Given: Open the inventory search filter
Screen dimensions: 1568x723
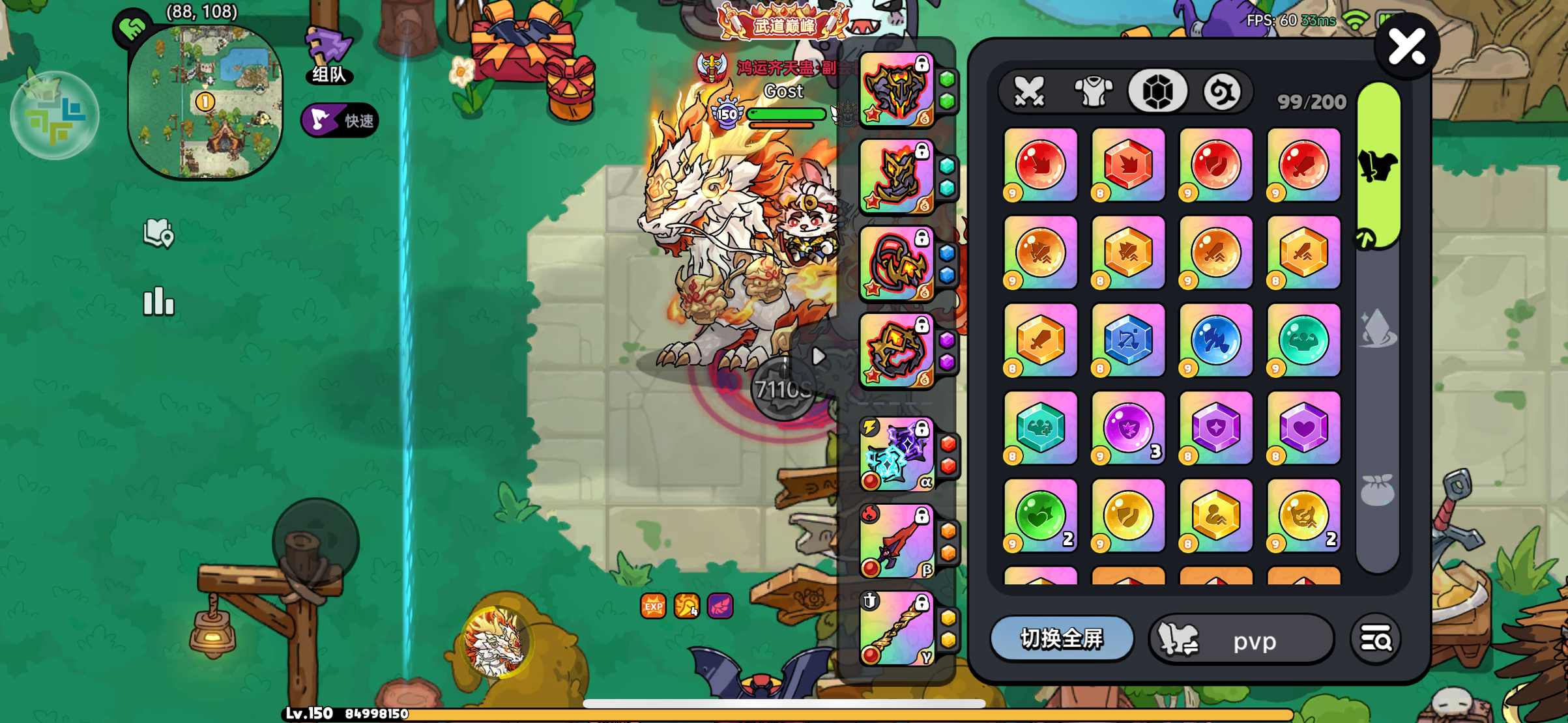Looking at the screenshot, I should point(1376,640).
